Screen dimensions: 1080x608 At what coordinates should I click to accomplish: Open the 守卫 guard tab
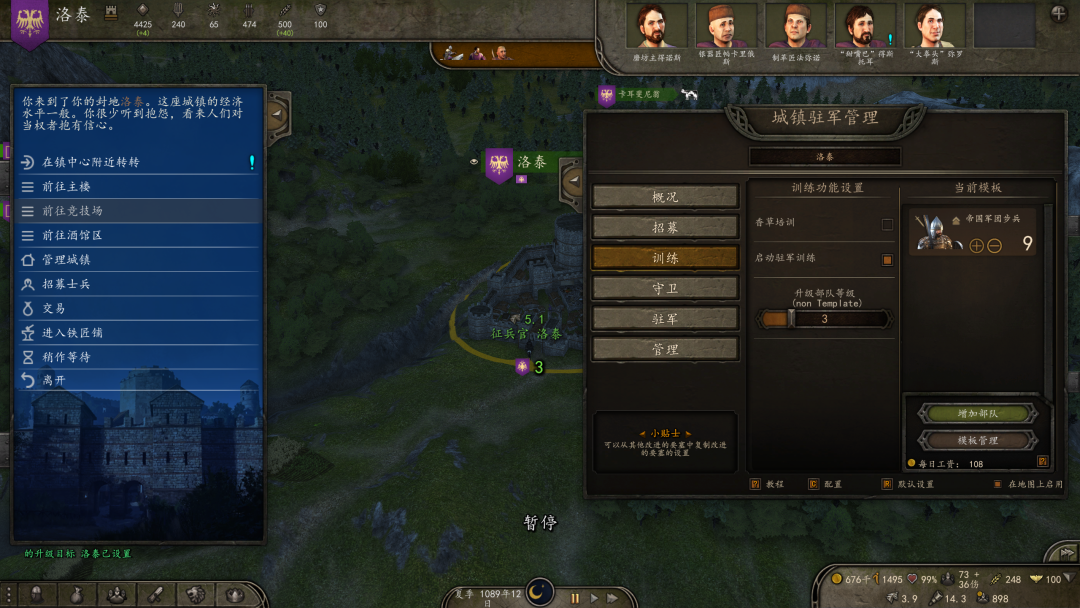pyautogui.click(x=665, y=288)
